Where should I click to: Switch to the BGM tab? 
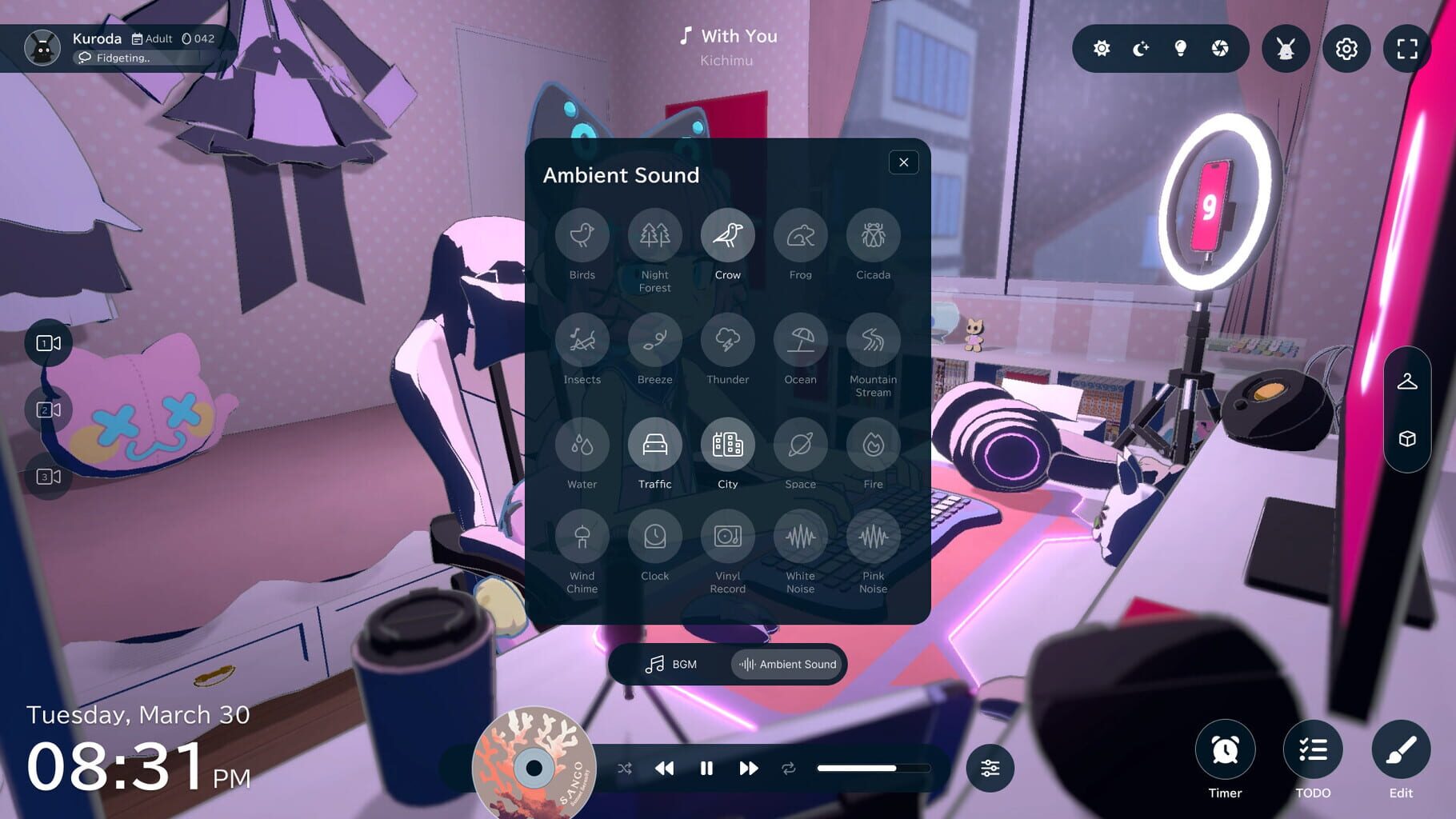[x=672, y=664]
